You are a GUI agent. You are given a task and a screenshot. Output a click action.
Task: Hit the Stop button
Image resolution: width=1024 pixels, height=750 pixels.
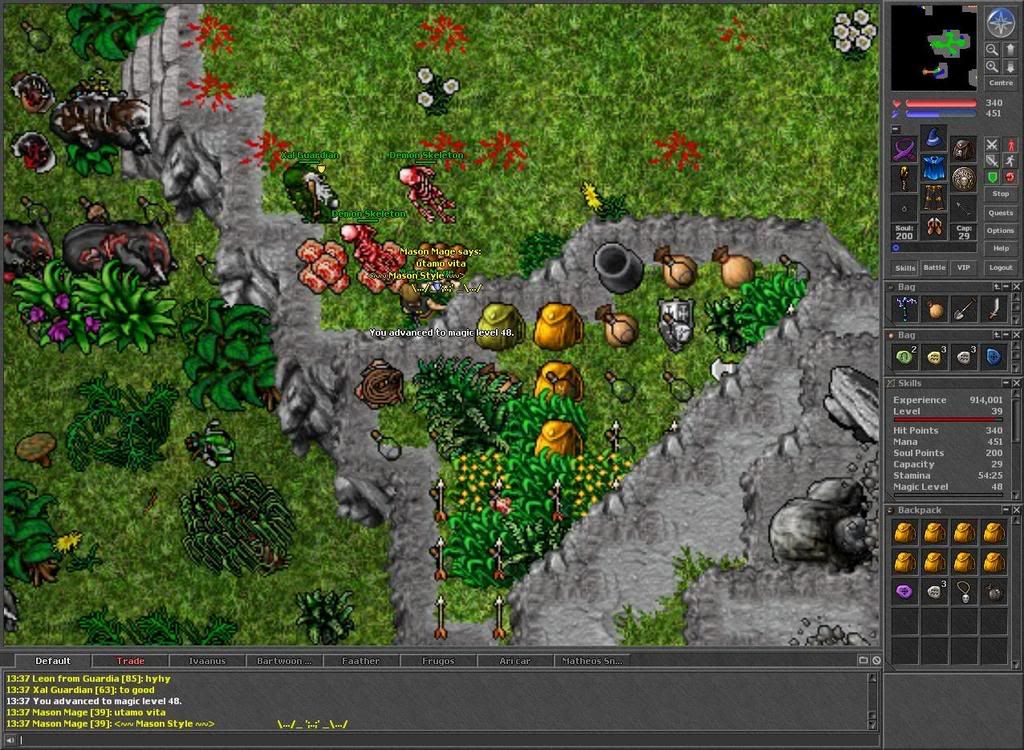1000,193
